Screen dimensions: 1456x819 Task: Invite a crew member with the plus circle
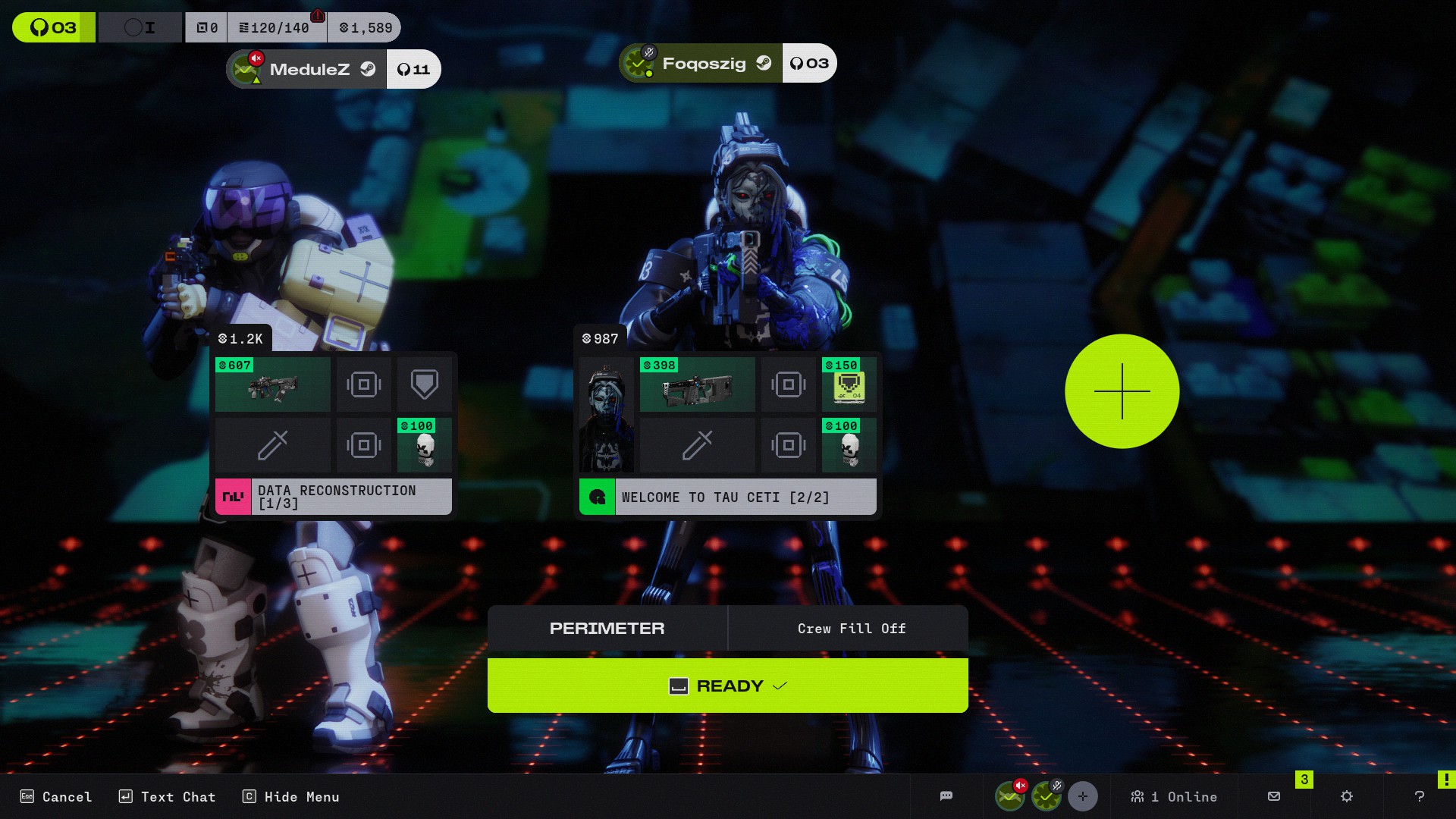(1122, 391)
